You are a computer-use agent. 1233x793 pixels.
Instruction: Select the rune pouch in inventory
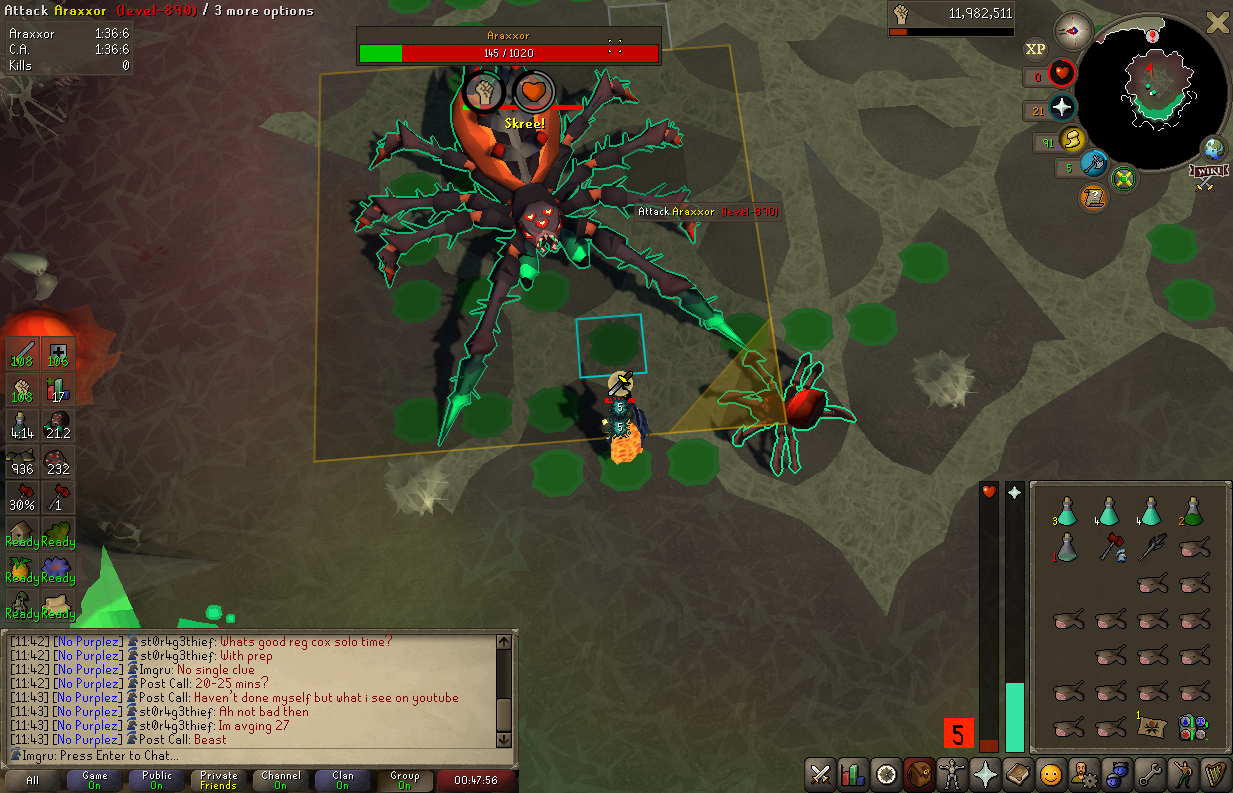point(1191,726)
